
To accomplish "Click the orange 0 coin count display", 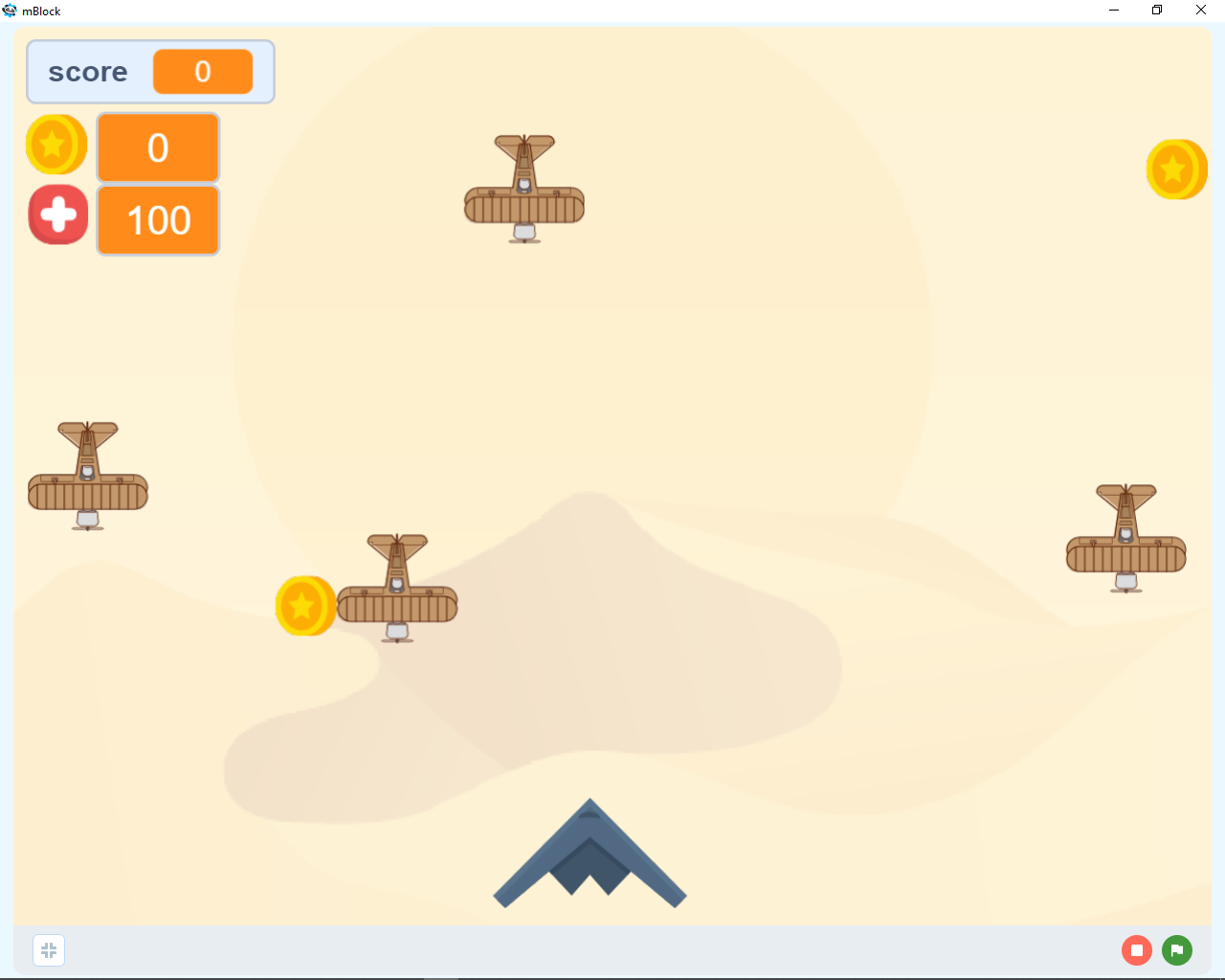I will coord(158,147).
